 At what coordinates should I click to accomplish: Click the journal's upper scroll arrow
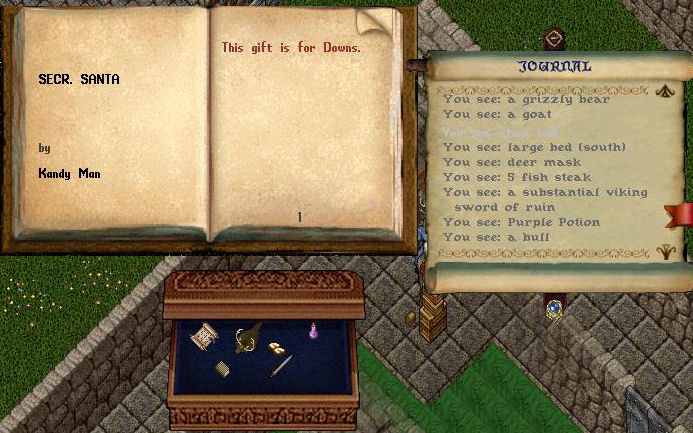point(666,91)
